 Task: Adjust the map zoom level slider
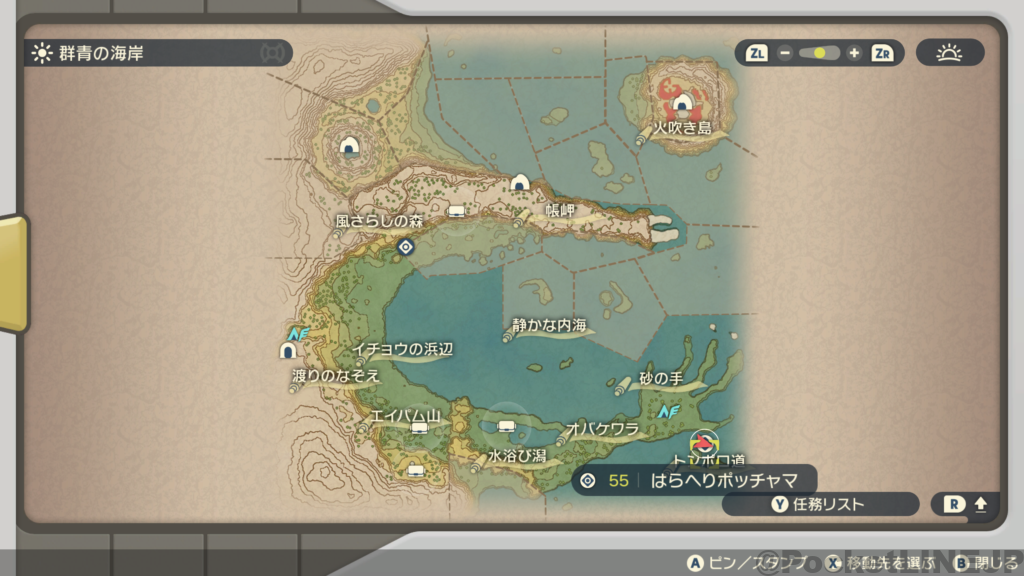pos(819,53)
